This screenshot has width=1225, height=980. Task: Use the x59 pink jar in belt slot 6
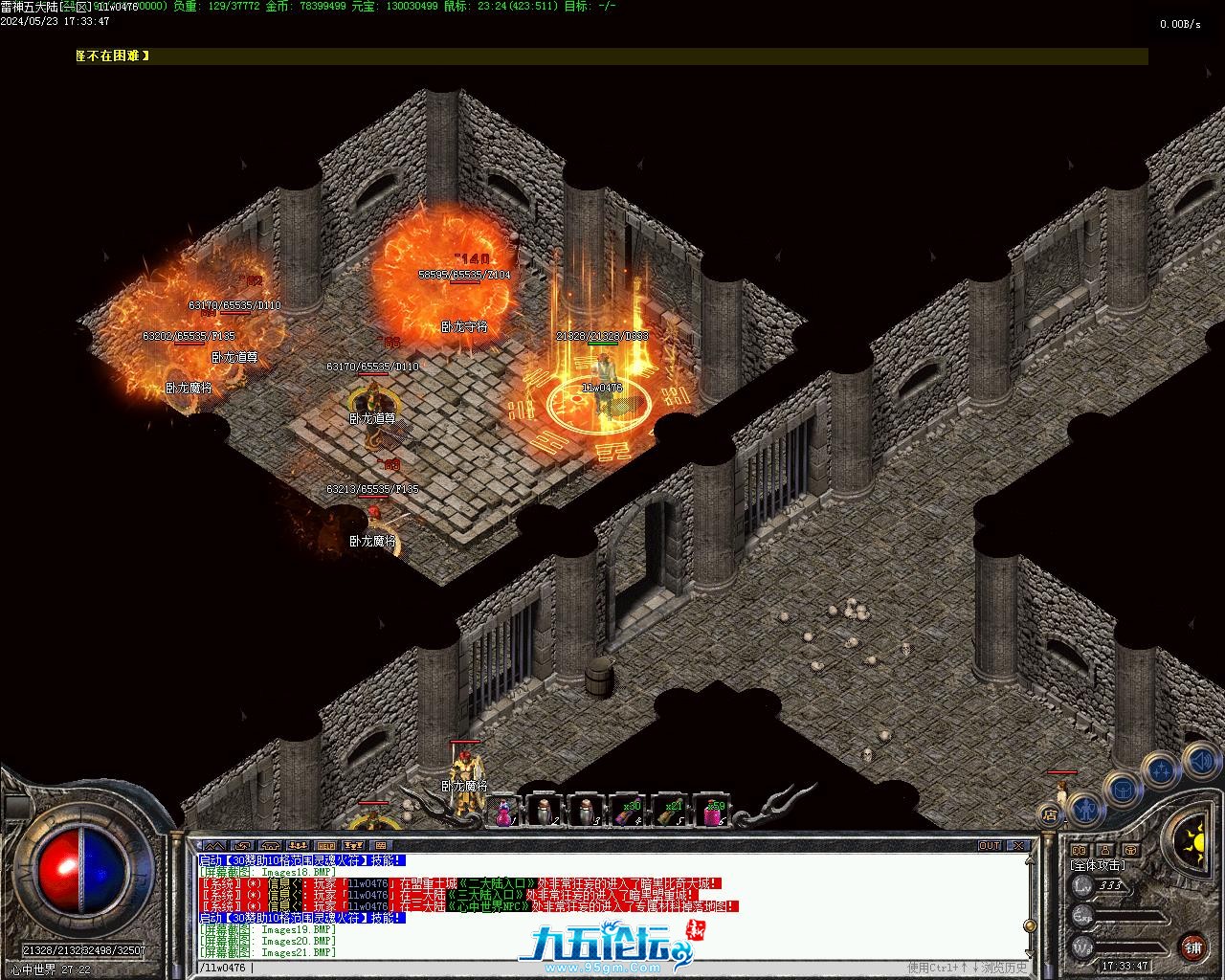coord(712,813)
